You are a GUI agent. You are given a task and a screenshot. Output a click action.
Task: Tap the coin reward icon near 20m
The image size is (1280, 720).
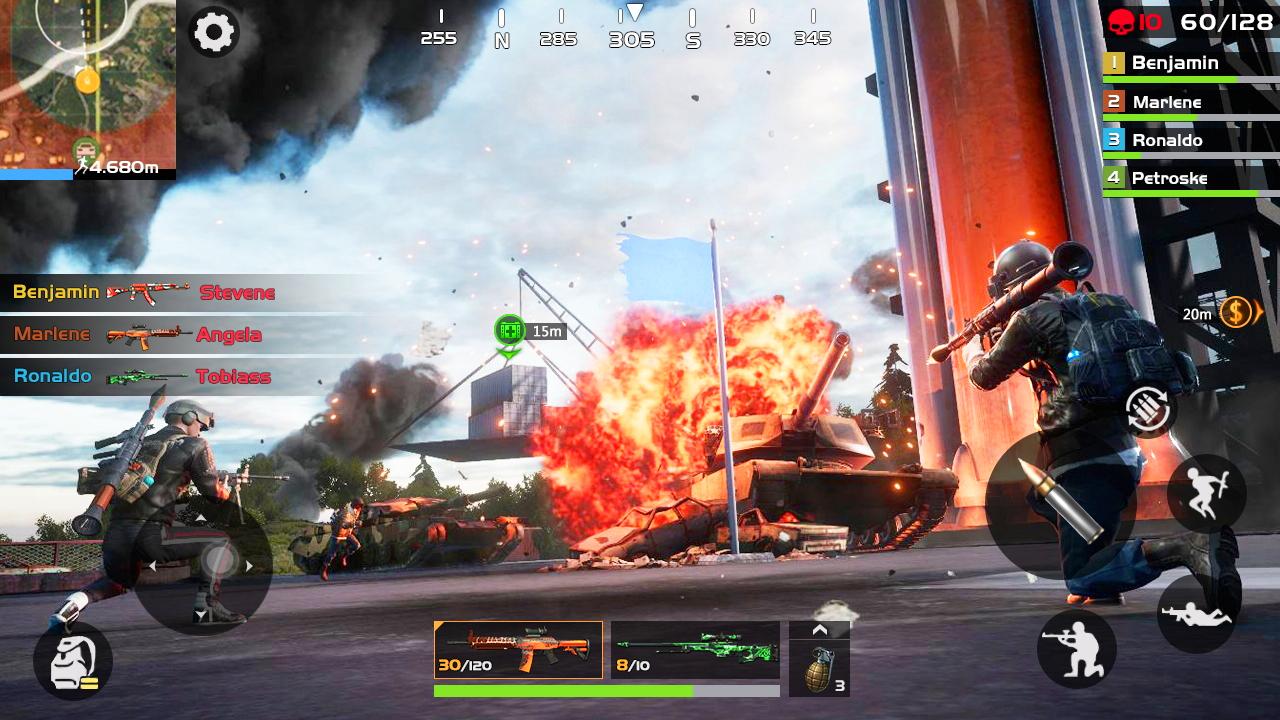pos(1236,313)
